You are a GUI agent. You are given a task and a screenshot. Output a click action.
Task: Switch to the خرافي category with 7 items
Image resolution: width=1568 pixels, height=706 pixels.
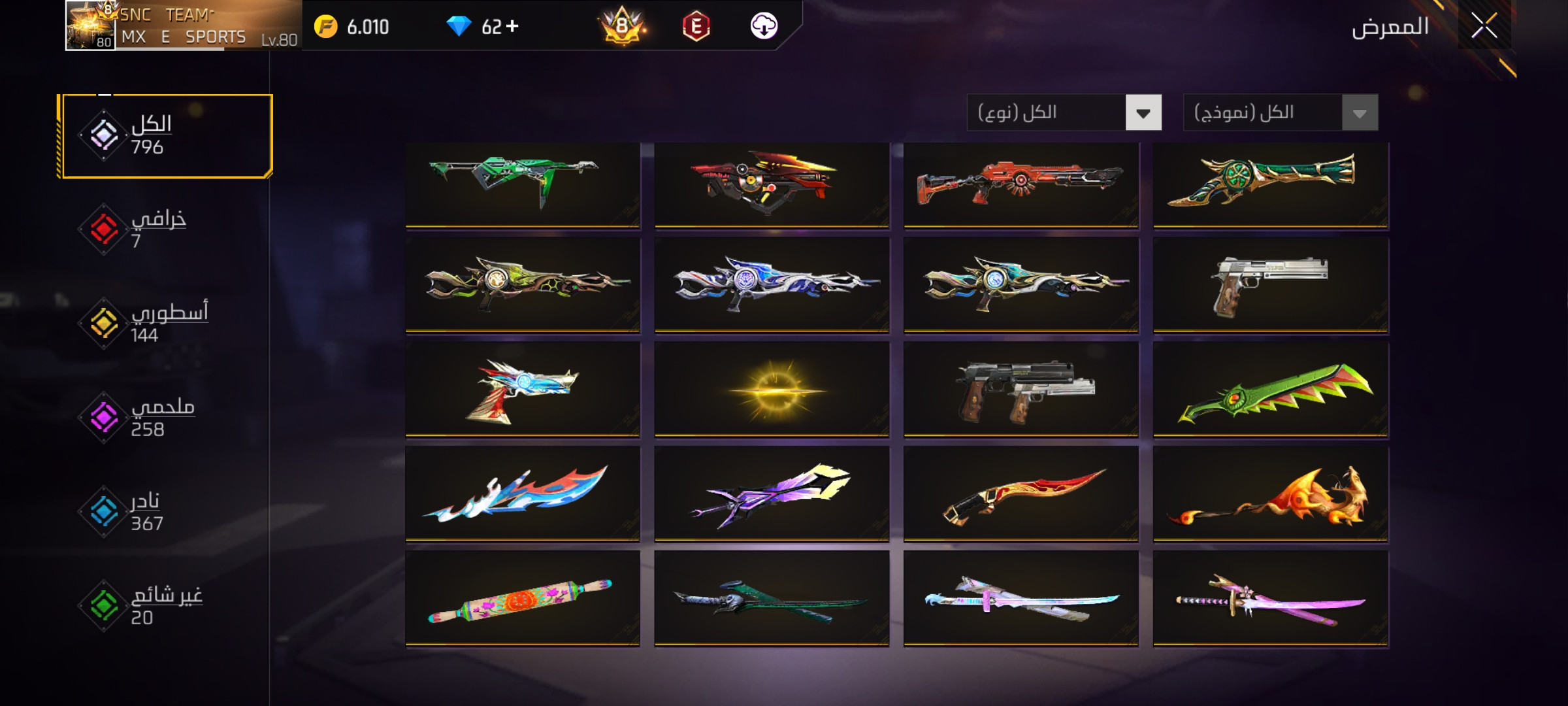point(157,229)
